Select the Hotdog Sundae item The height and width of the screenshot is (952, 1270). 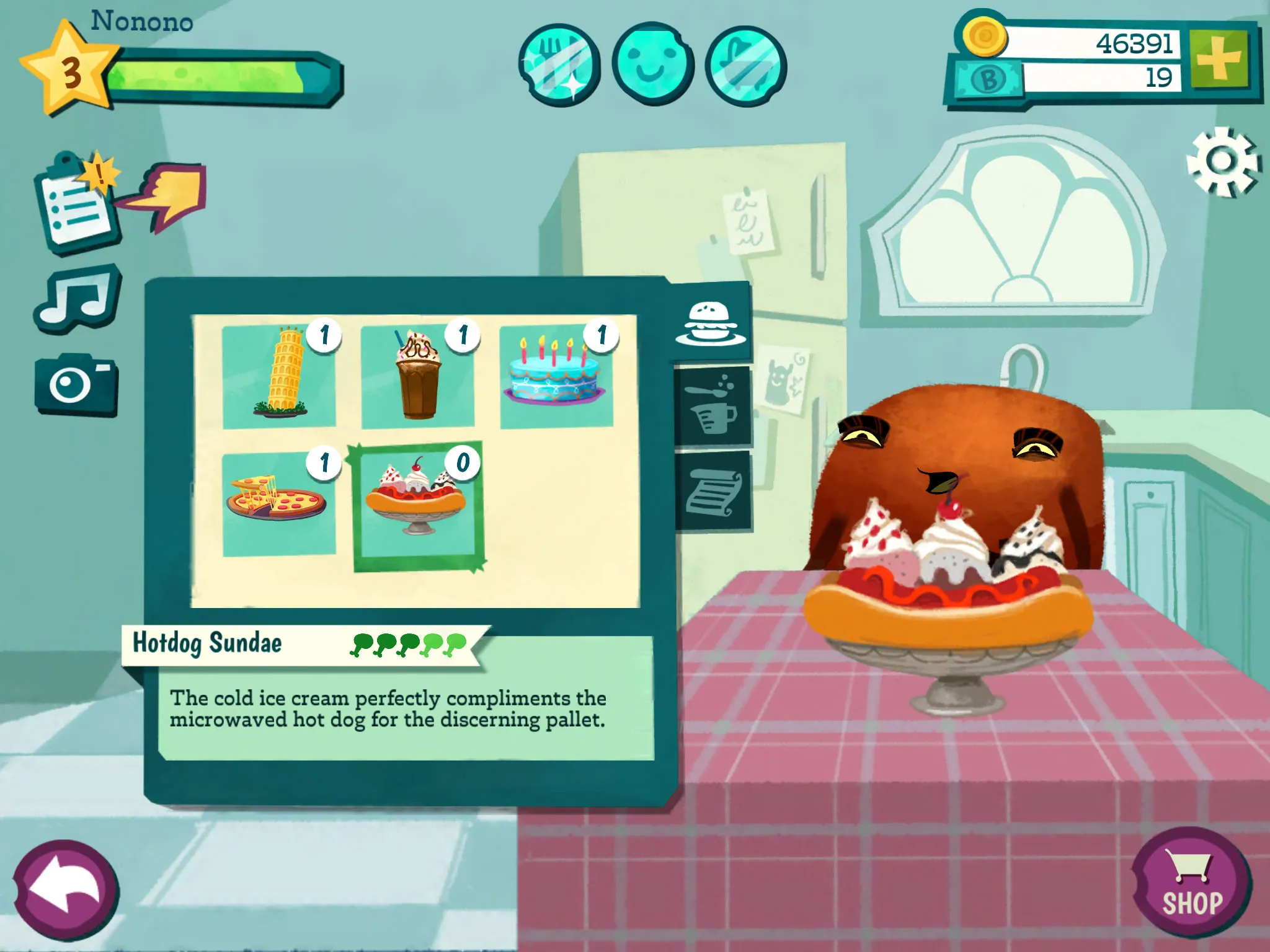click(x=418, y=505)
